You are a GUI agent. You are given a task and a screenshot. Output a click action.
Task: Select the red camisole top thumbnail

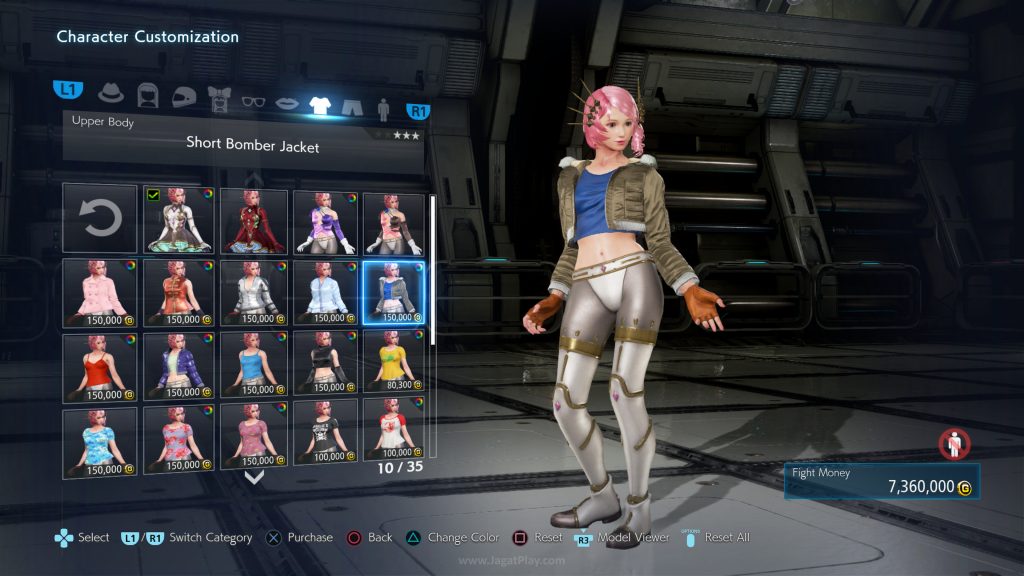tap(100, 366)
